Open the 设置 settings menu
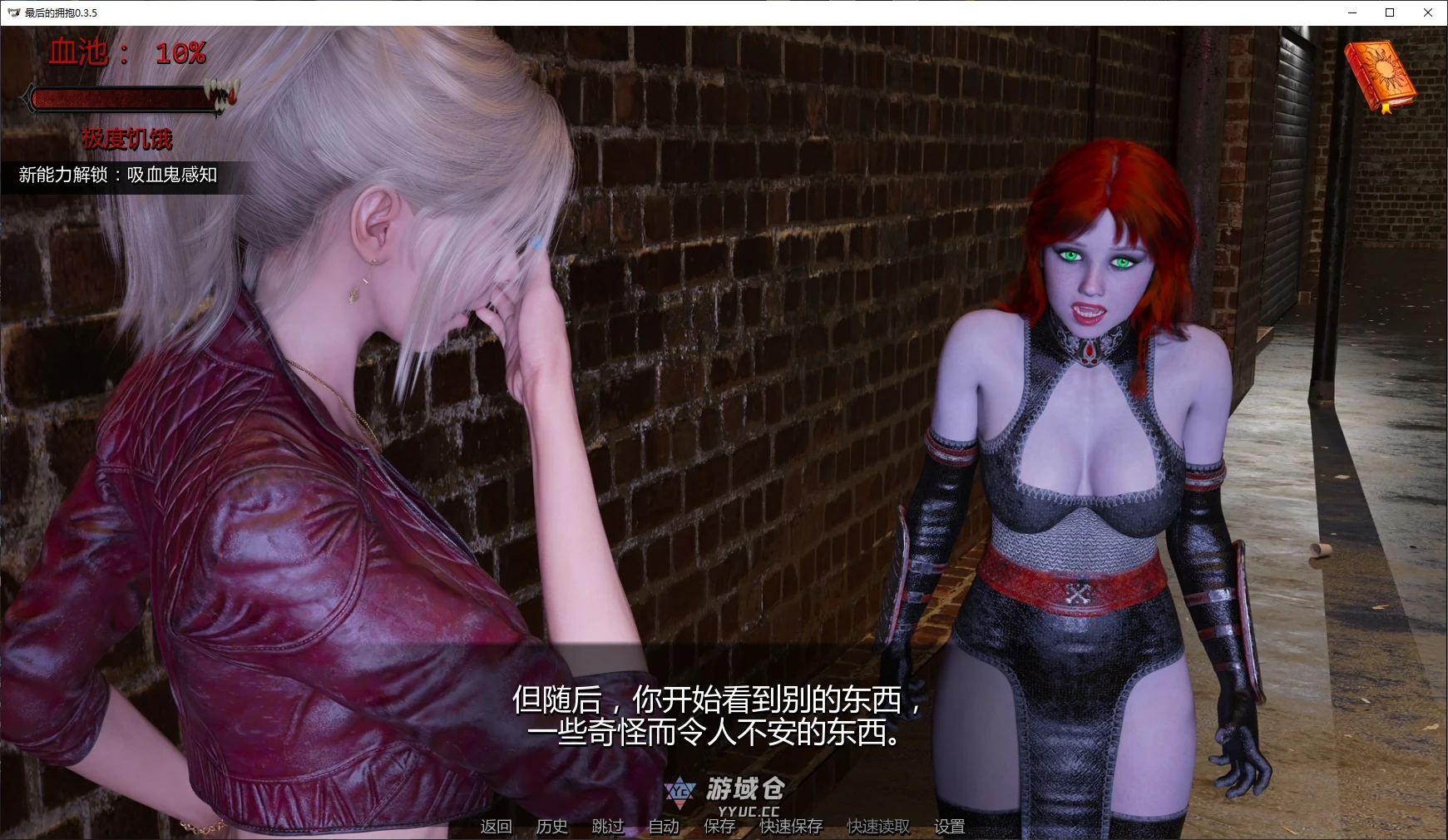The image size is (1448, 840). (950, 826)
